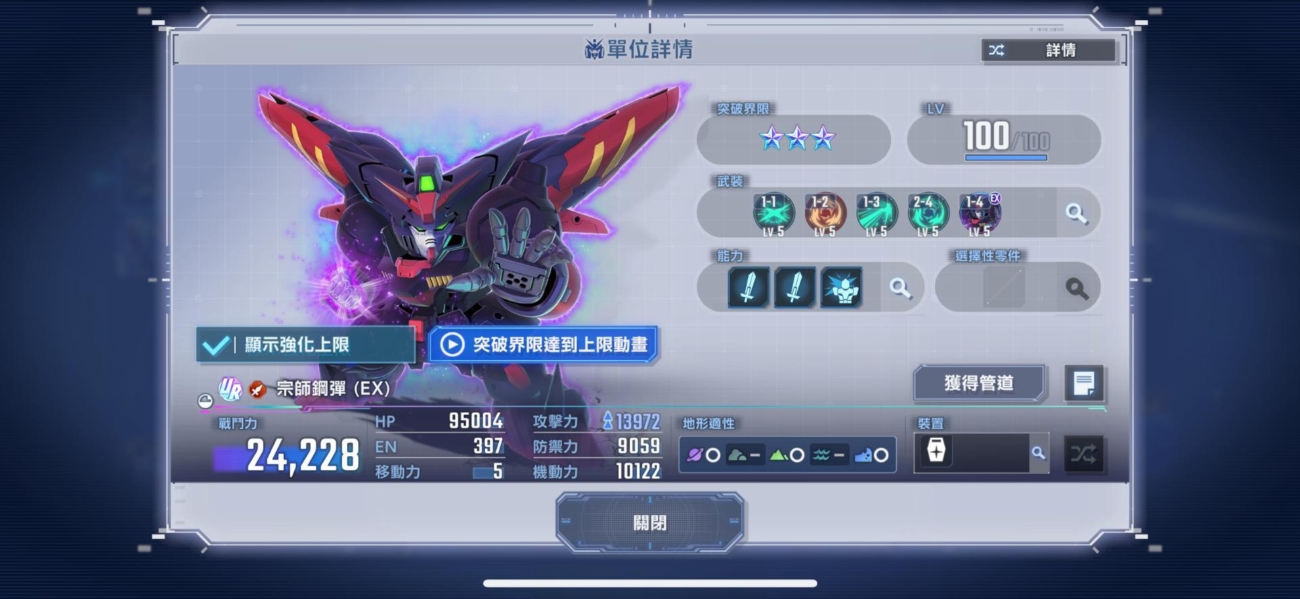Close the unit details with 關閉
1300x599 pixels.
[650, 522]
